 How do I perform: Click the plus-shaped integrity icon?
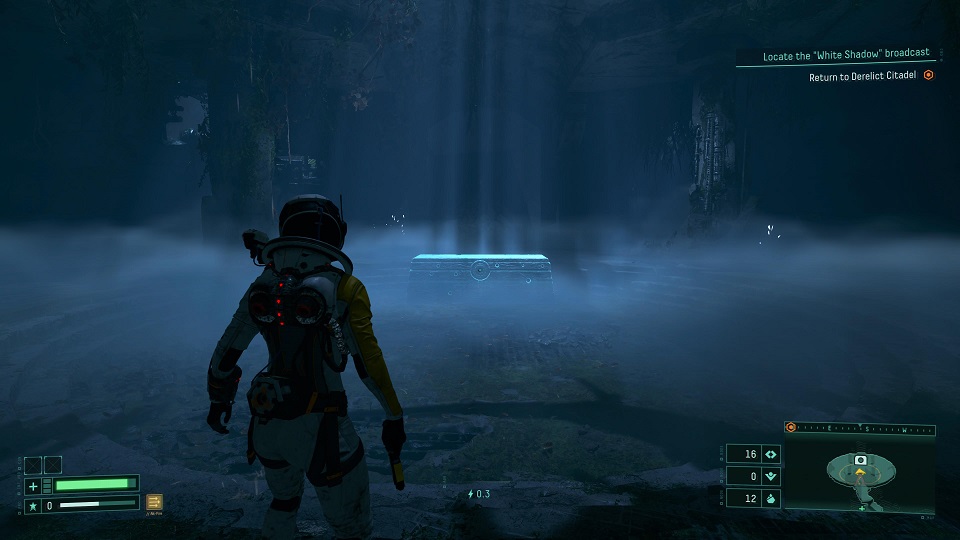pyautogui.click(x=32, y=486)
